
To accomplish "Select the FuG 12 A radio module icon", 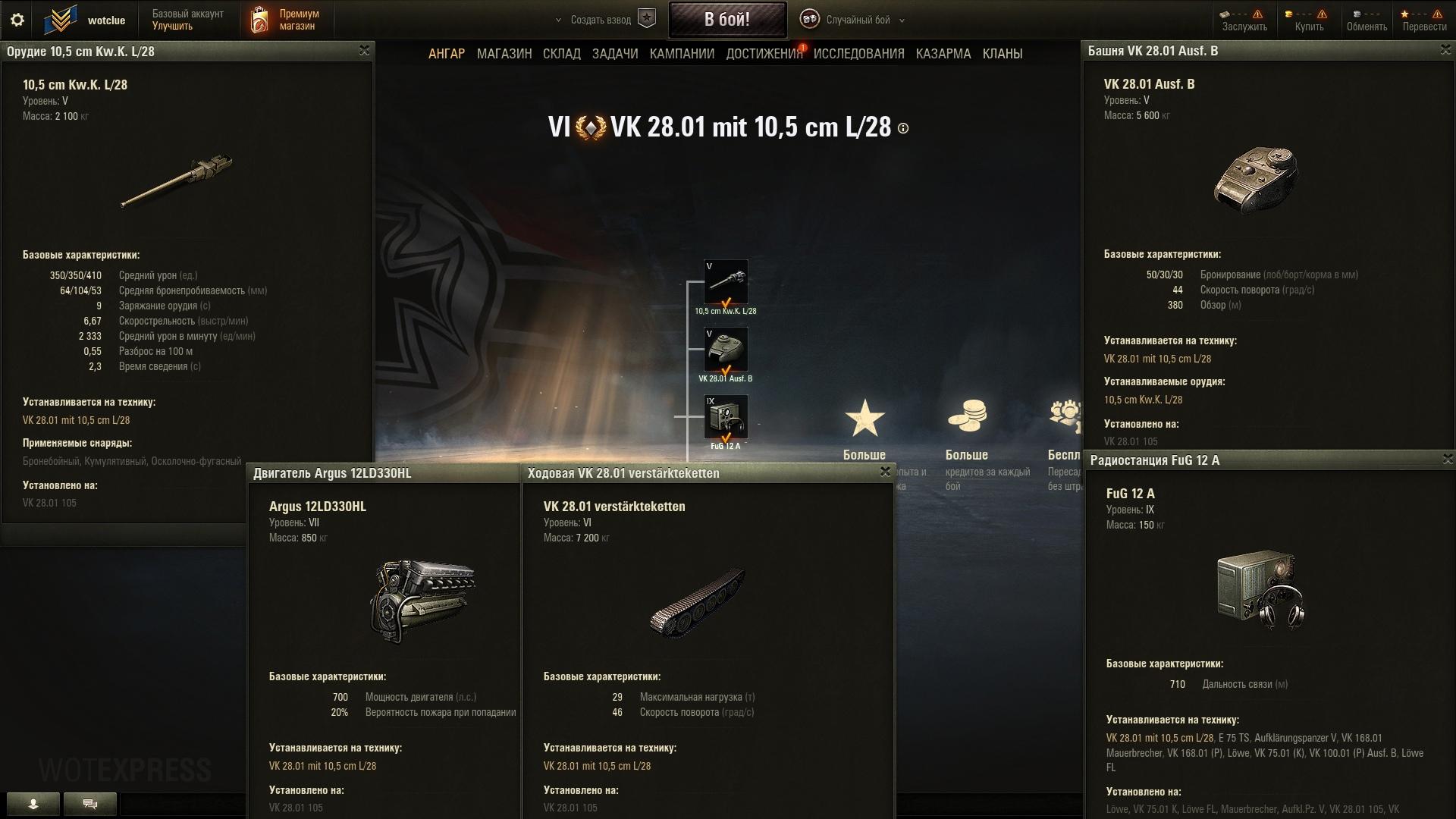I will (726, 416).
